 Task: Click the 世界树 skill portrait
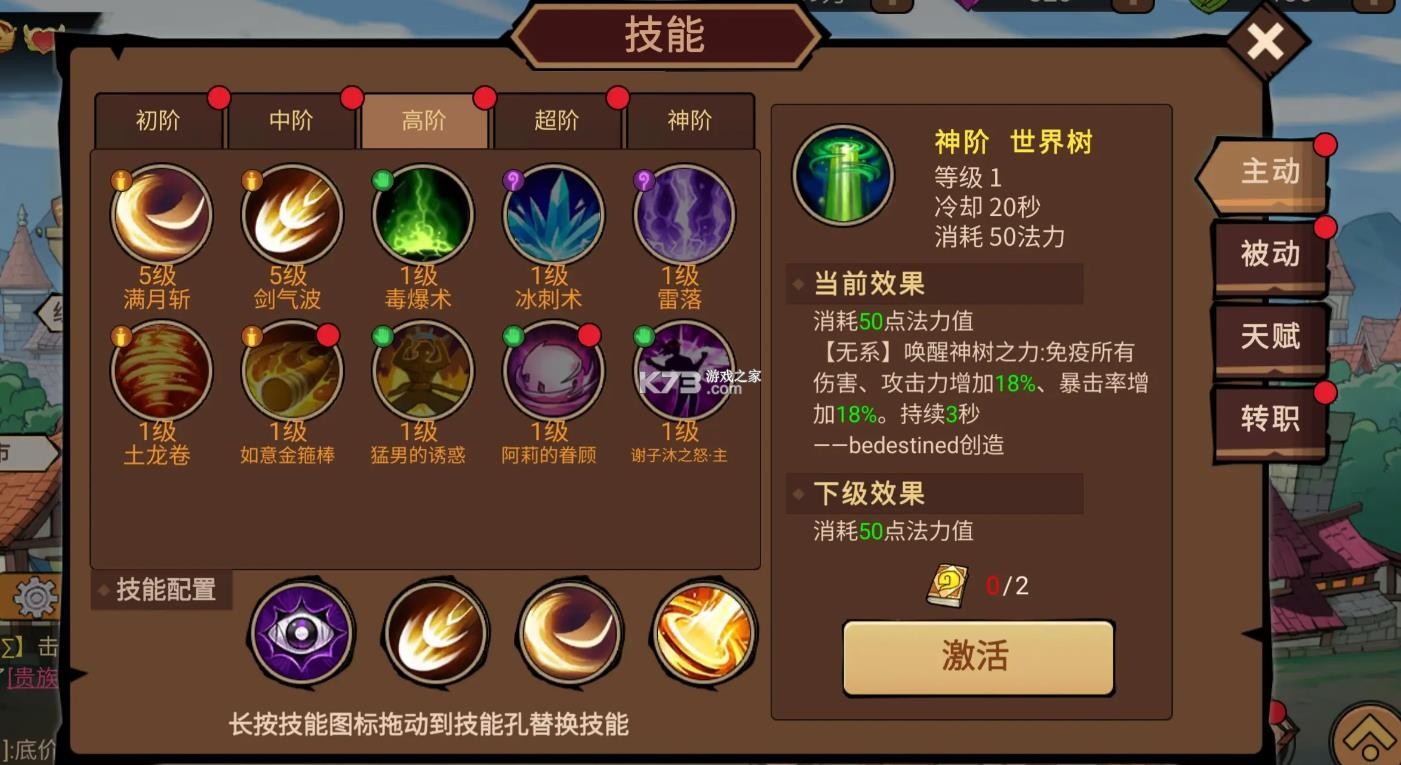[x=842, y=174]
